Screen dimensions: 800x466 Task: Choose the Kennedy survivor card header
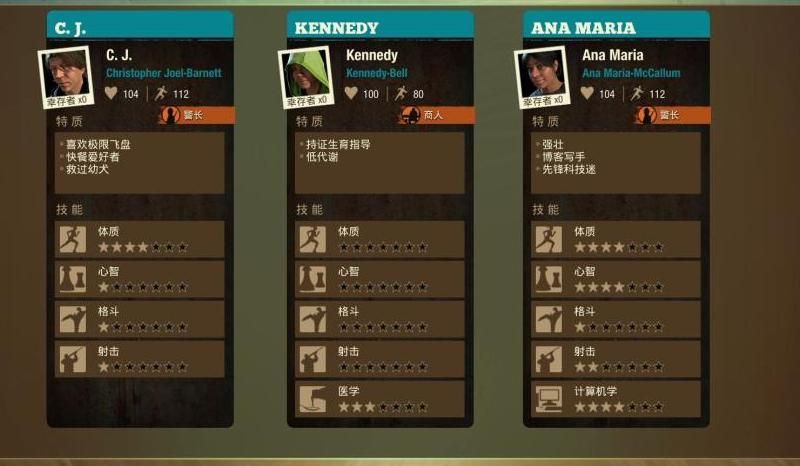(379, 27)
